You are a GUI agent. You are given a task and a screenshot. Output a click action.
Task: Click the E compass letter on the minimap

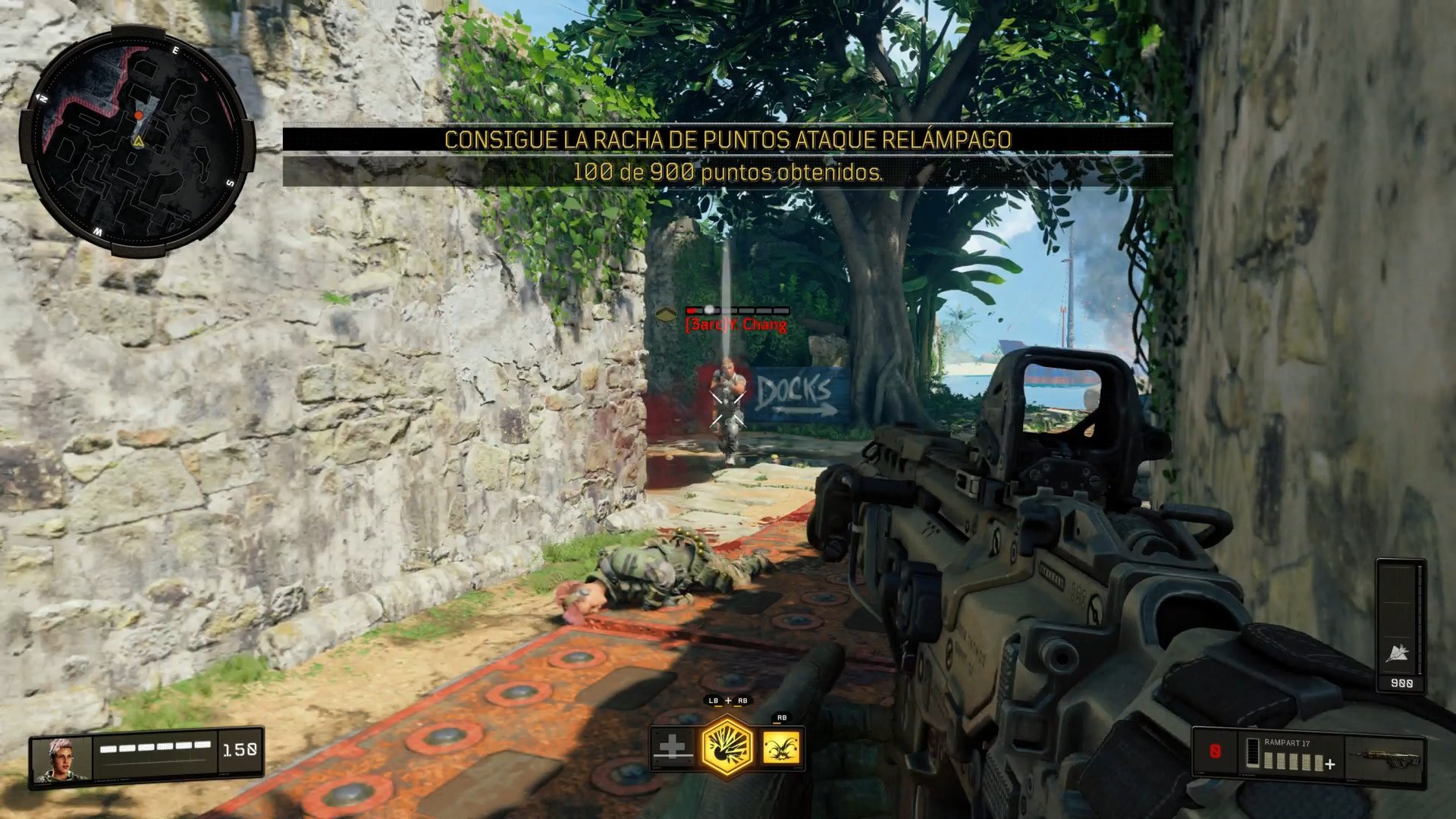(175, 50)
